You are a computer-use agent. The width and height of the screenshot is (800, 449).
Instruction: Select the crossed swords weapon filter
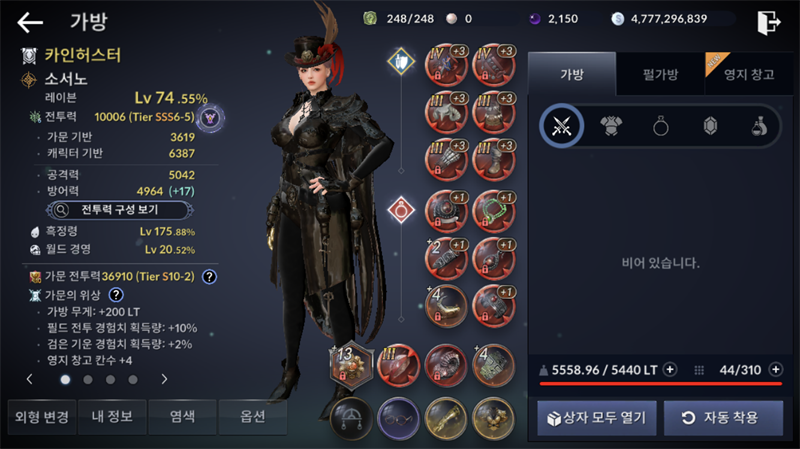coord(561,125)
